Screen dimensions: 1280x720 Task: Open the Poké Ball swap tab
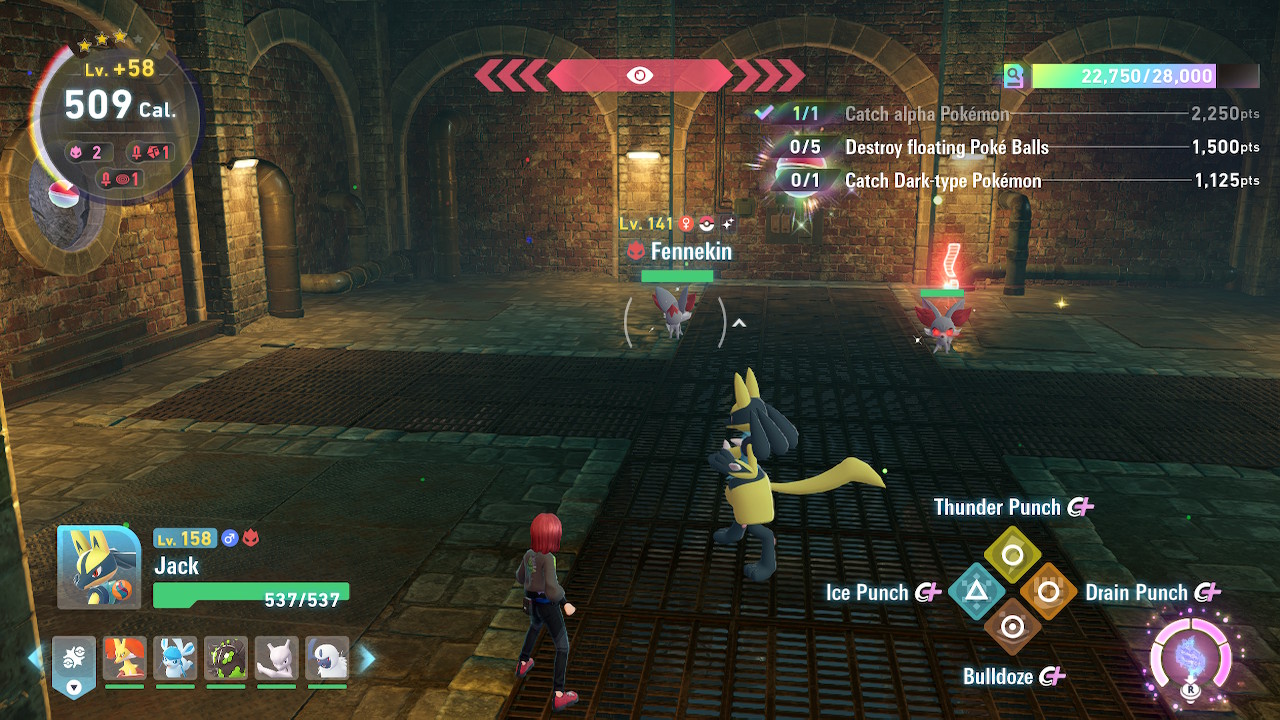tap(74, 664)
